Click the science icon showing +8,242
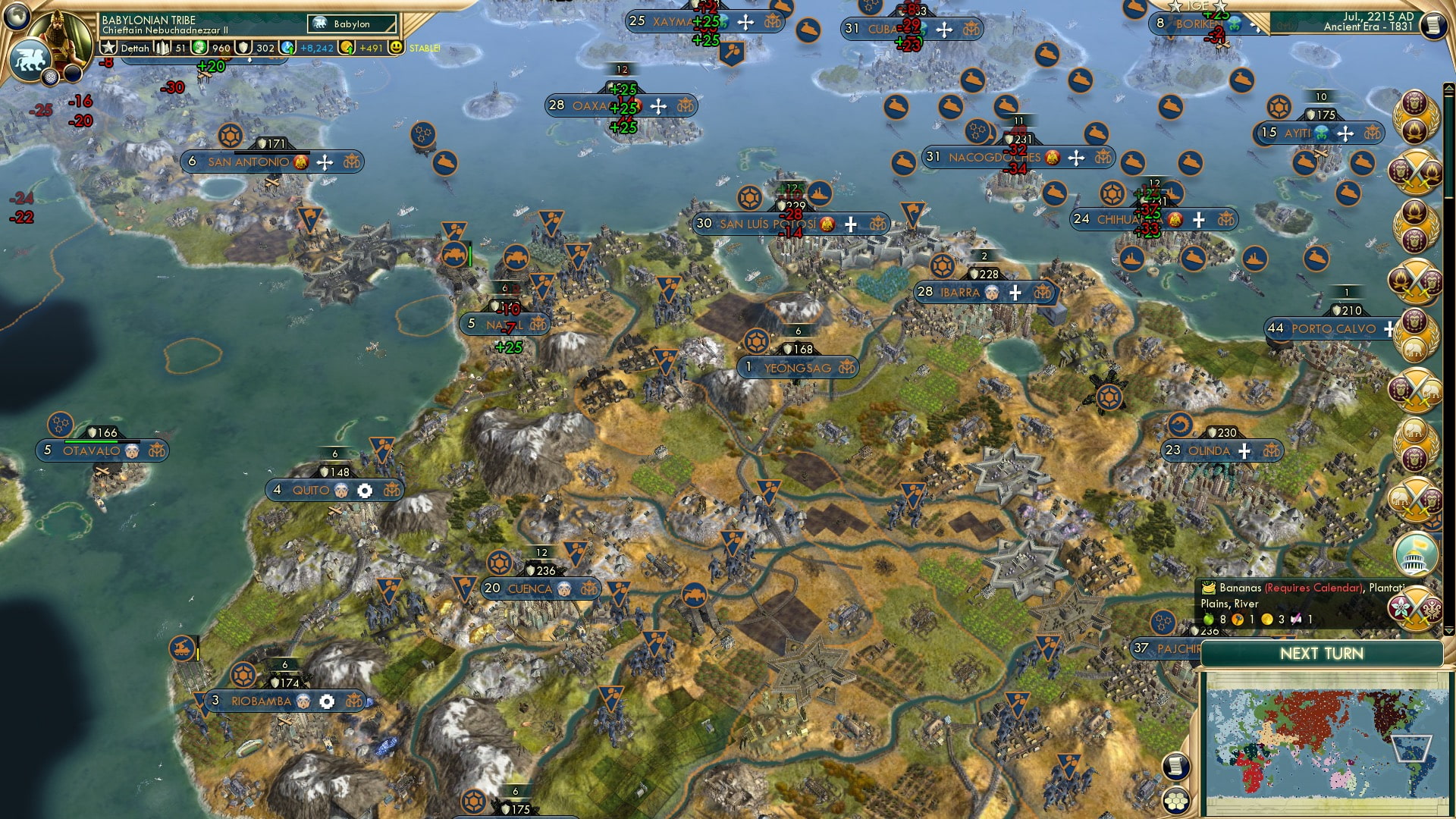The width and height of the screenshot is (1456, 819). click(x=287, y=45)
